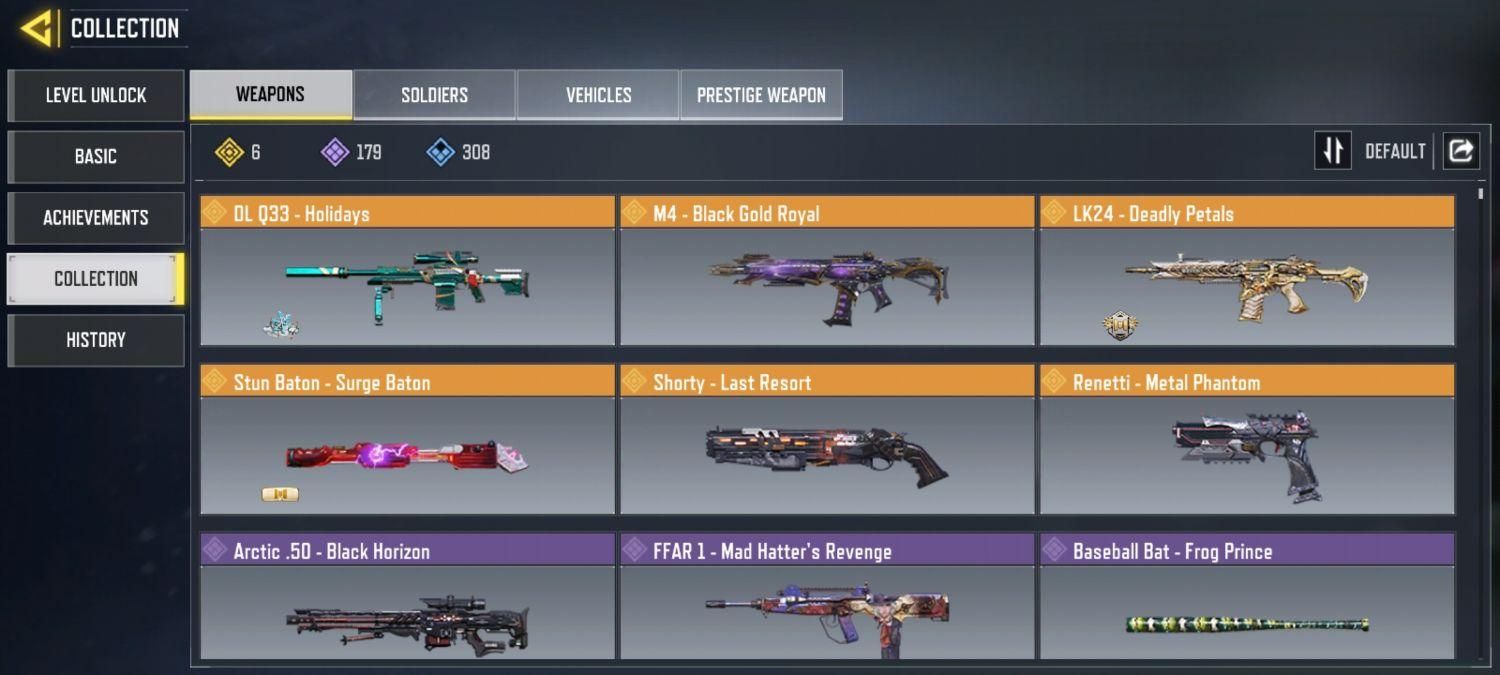Select the DL Q33 - Holidays weapon card
This screenshot has height=675, width=1500.
point(407,272)
